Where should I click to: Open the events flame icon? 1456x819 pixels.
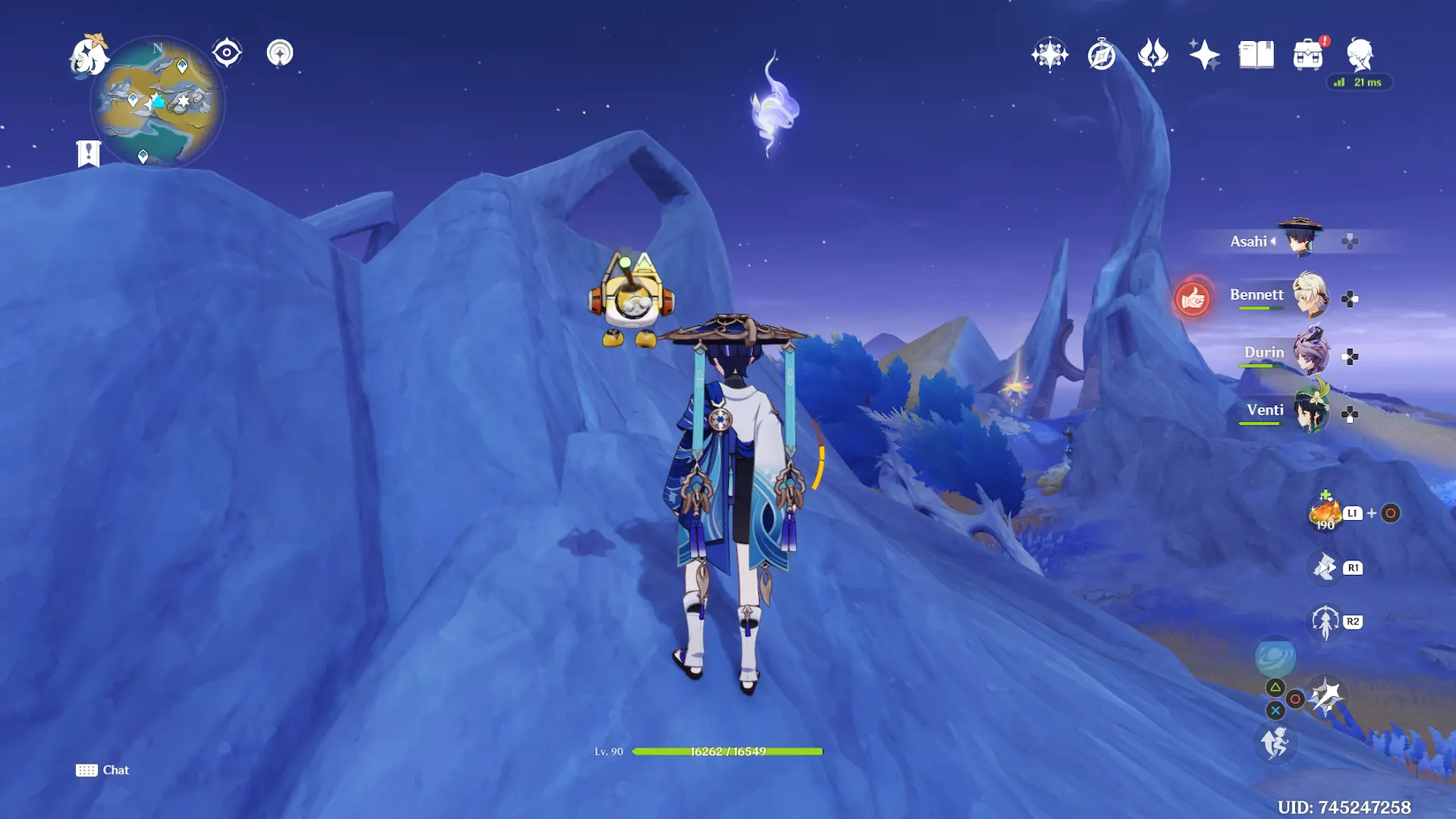[x=1153, y=55]
